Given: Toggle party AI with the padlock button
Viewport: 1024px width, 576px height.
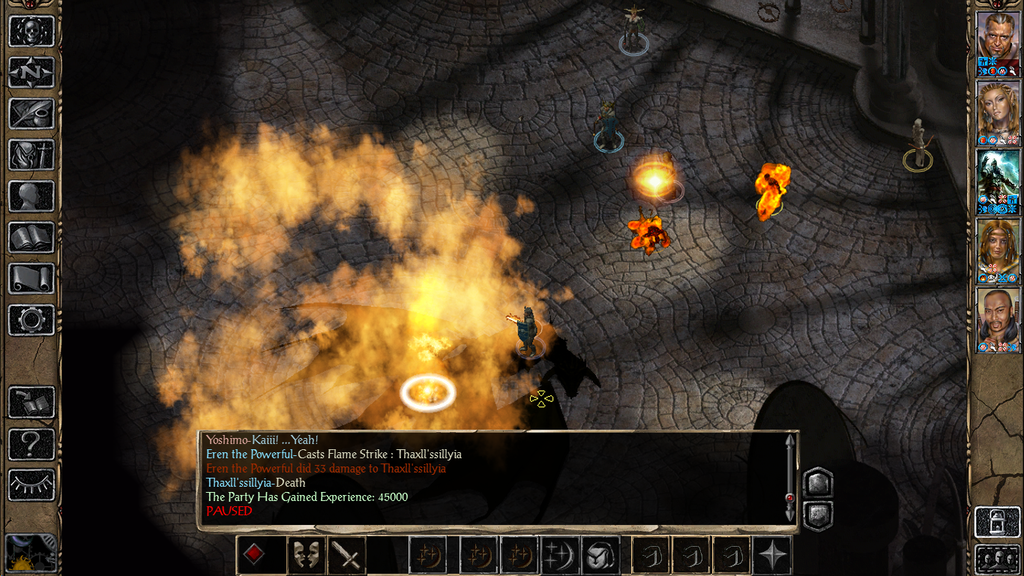Looking at the screenshot, I should click(997, 521).
